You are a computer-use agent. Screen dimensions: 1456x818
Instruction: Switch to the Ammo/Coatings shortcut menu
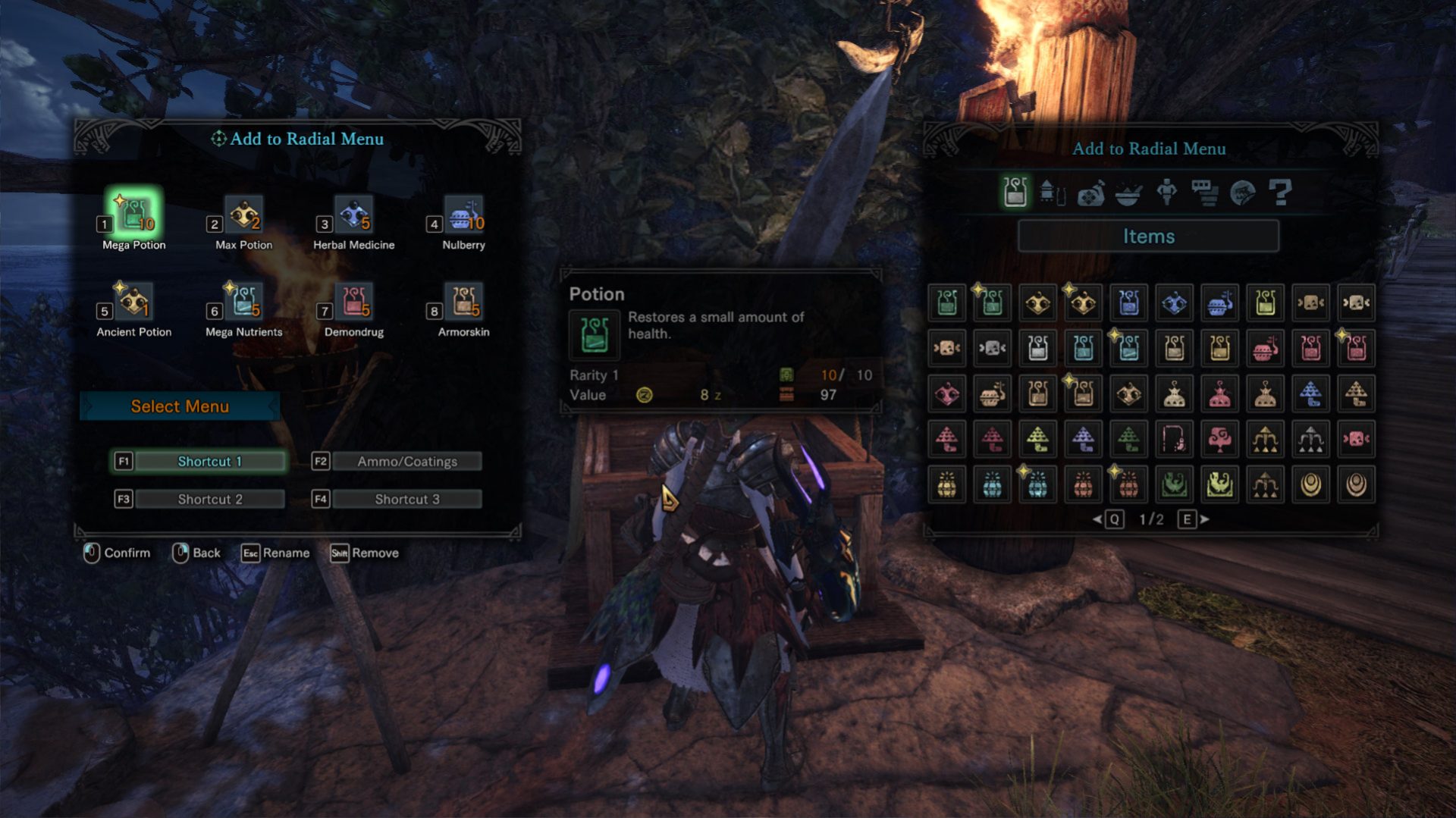click(x=406, y=460)
